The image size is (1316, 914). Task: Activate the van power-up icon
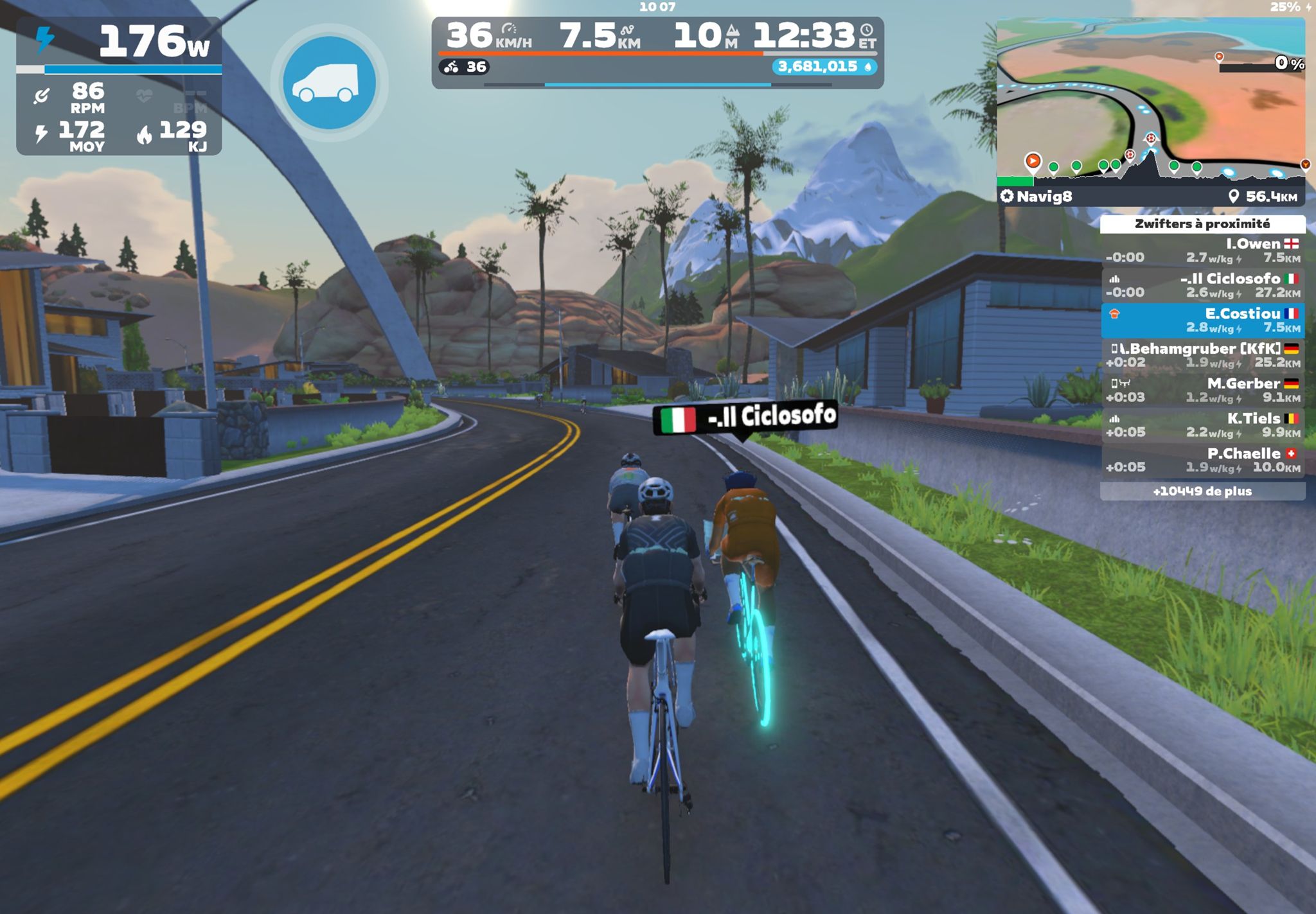coord(329,83)
